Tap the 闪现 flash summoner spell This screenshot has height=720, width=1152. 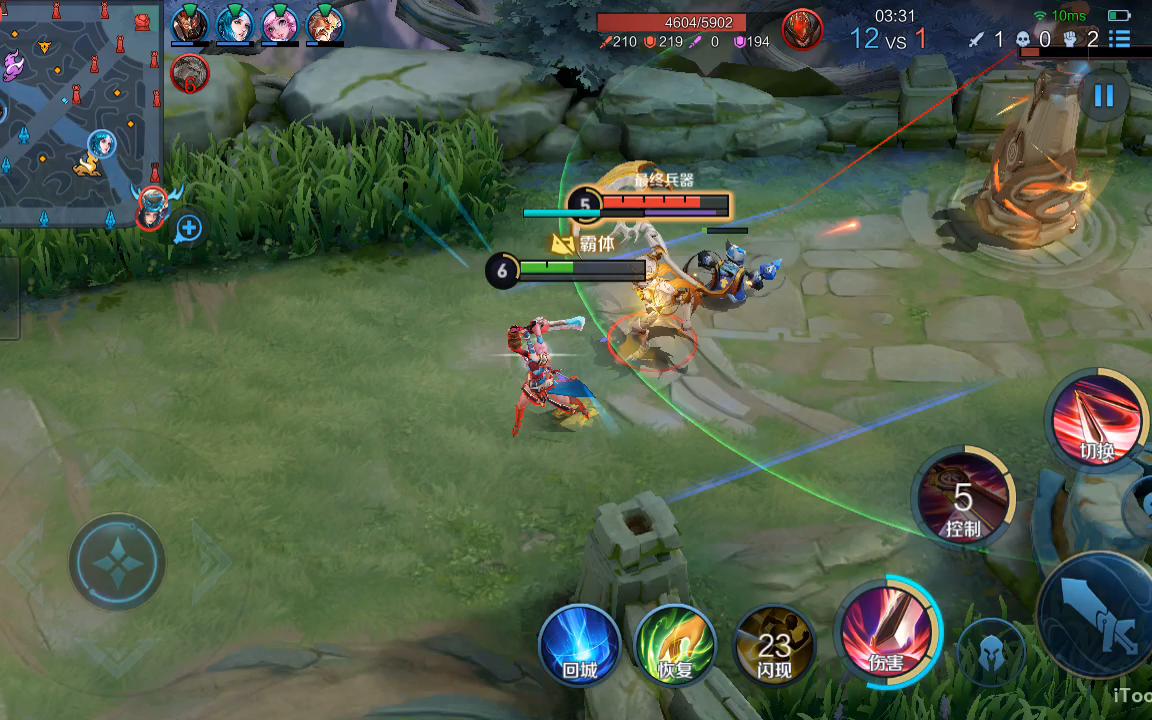774,645
